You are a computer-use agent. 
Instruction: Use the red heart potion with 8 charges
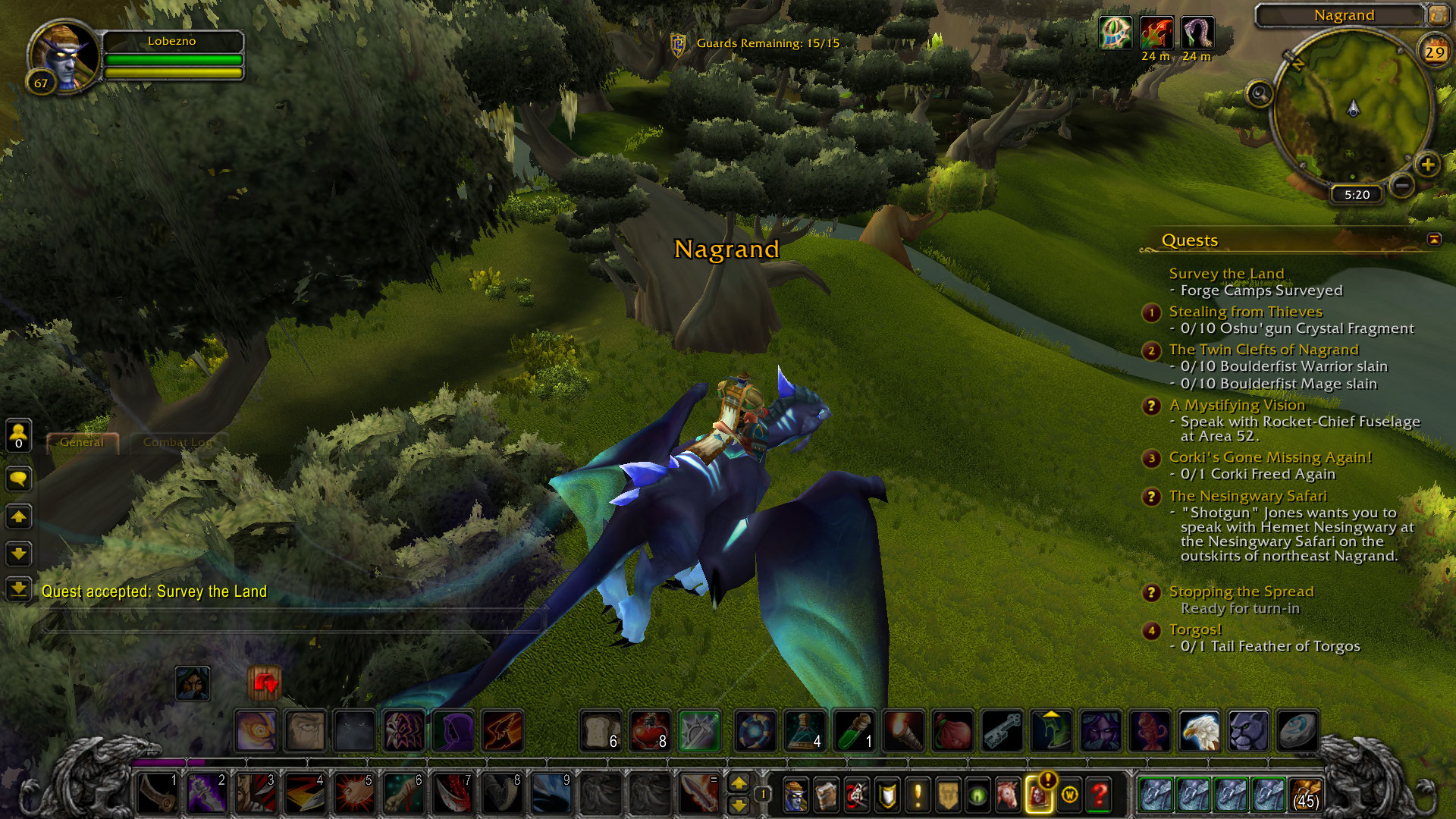point(650,731)
